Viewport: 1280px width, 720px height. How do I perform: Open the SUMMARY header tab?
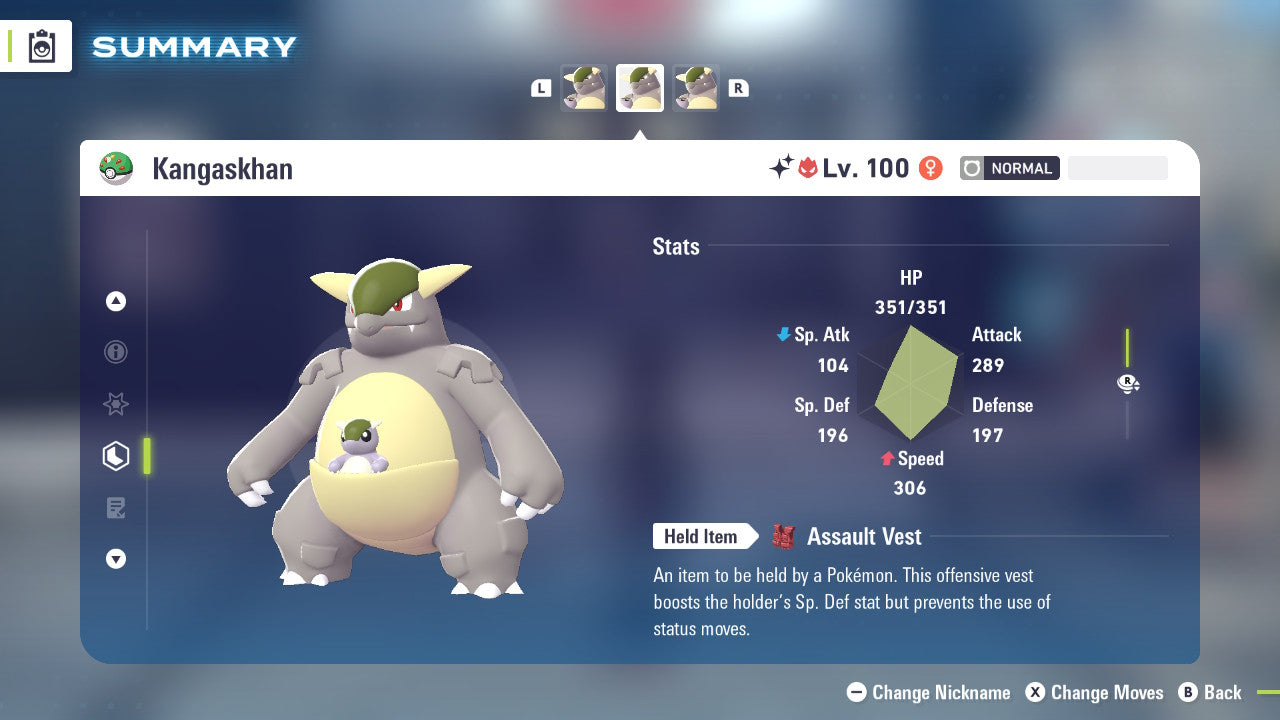coord(193,46)
